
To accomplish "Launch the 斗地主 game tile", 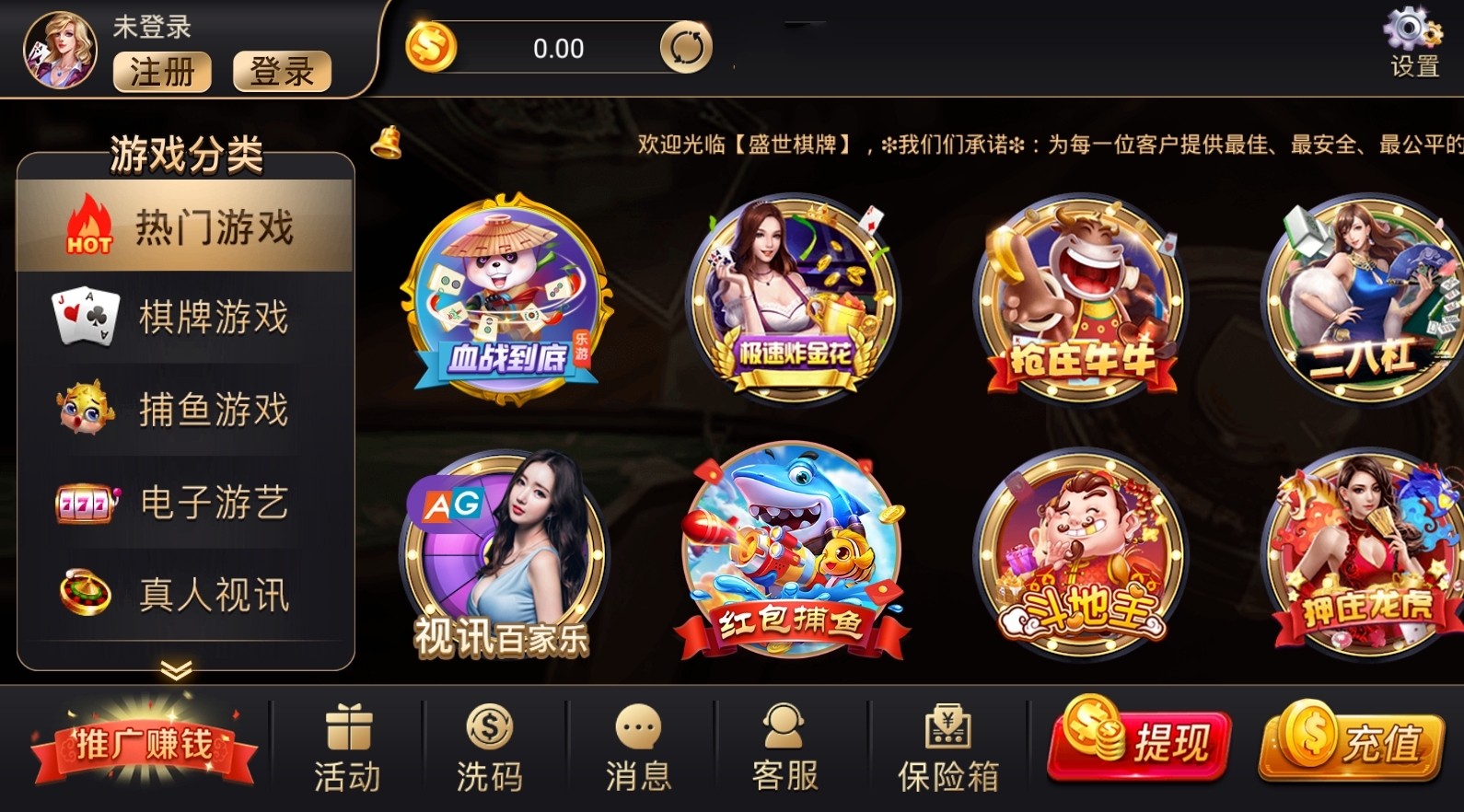I will pyautogui.click(x=1085, y=548).
